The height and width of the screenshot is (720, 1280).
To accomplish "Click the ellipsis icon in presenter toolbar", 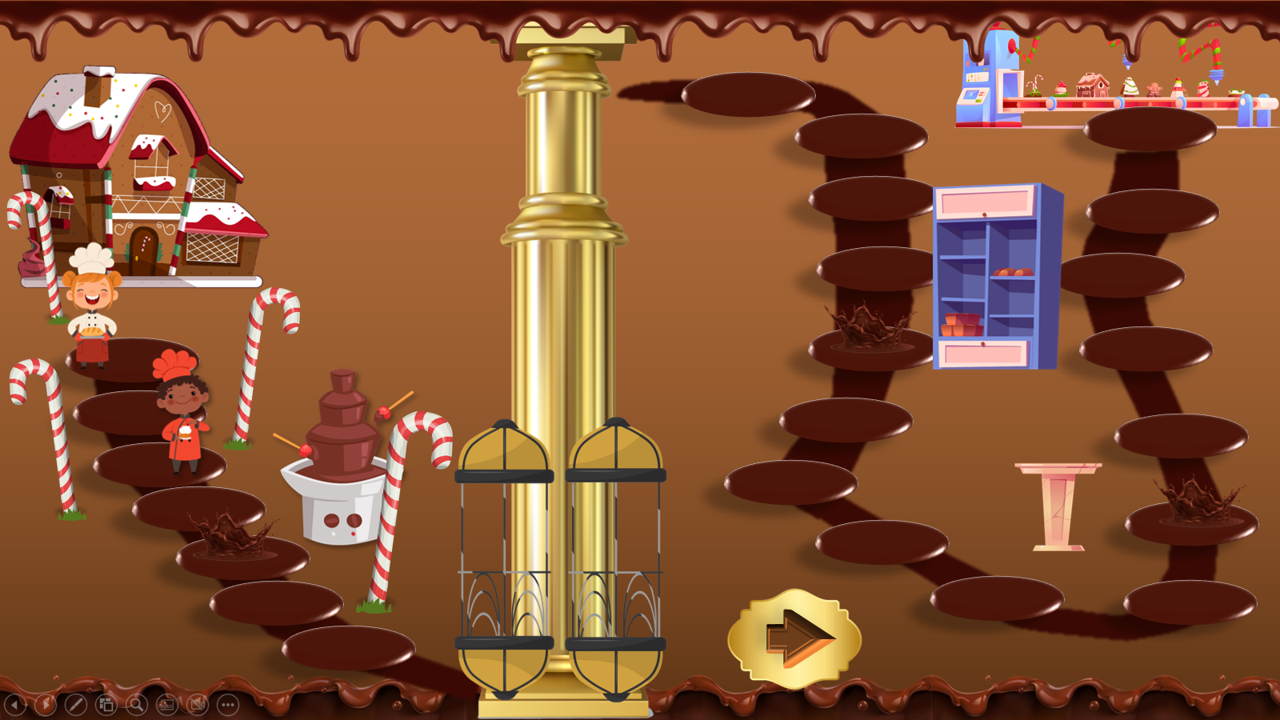I will click(x=227, y=705).
